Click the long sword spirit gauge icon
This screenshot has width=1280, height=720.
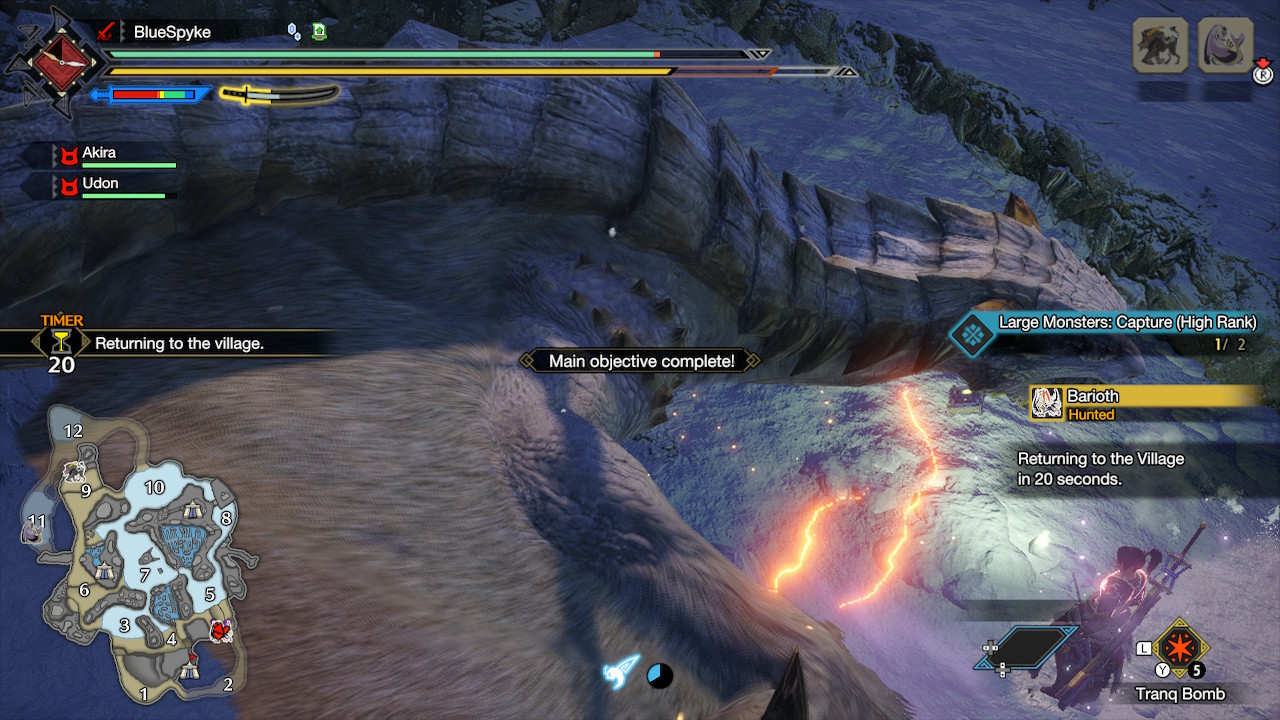click(x=279, y=95)
